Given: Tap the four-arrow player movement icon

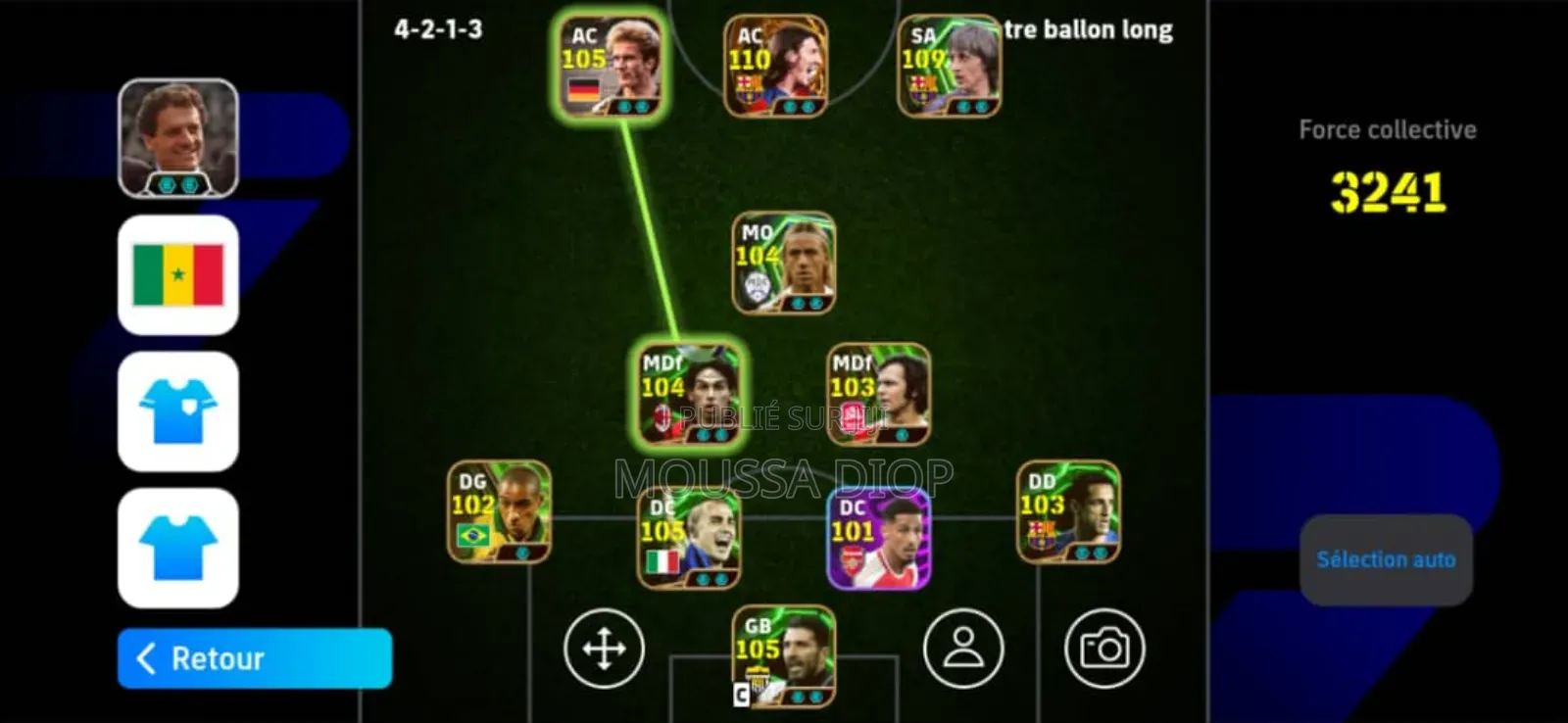Looking at the screenshot, I should click(604, 648).
